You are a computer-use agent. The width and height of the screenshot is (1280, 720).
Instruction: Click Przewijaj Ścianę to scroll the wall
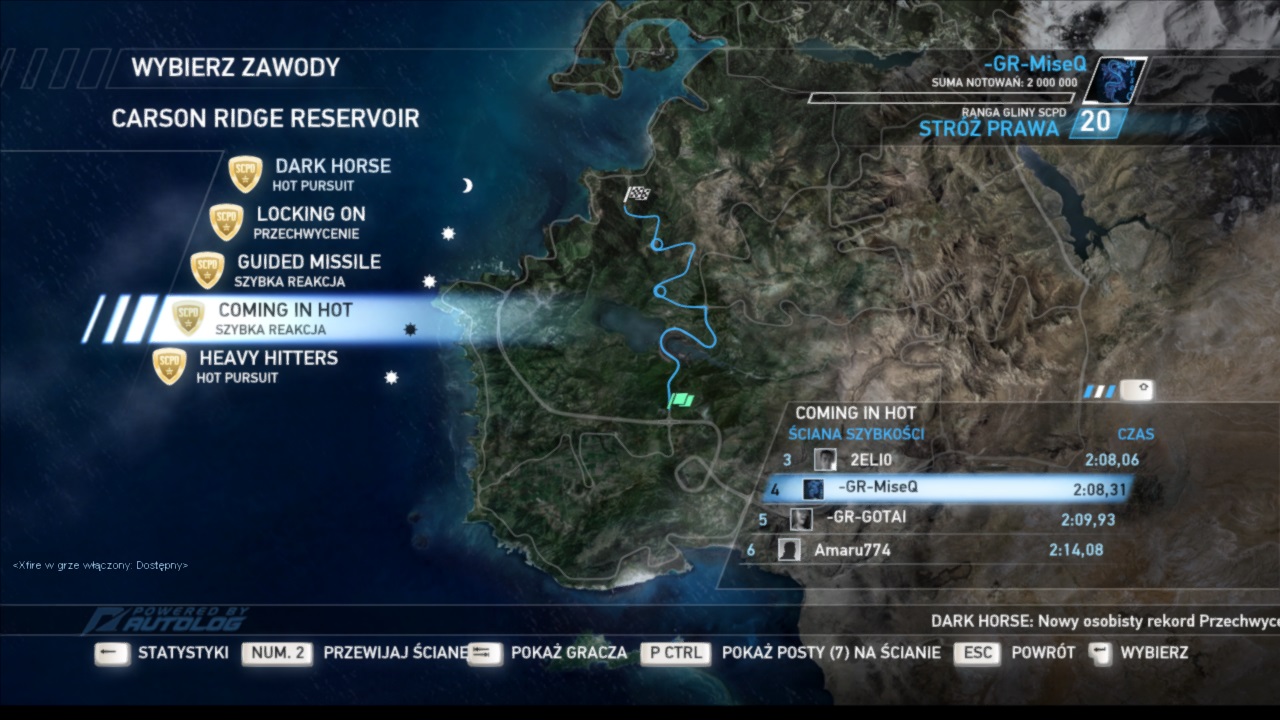click(396, 653)
